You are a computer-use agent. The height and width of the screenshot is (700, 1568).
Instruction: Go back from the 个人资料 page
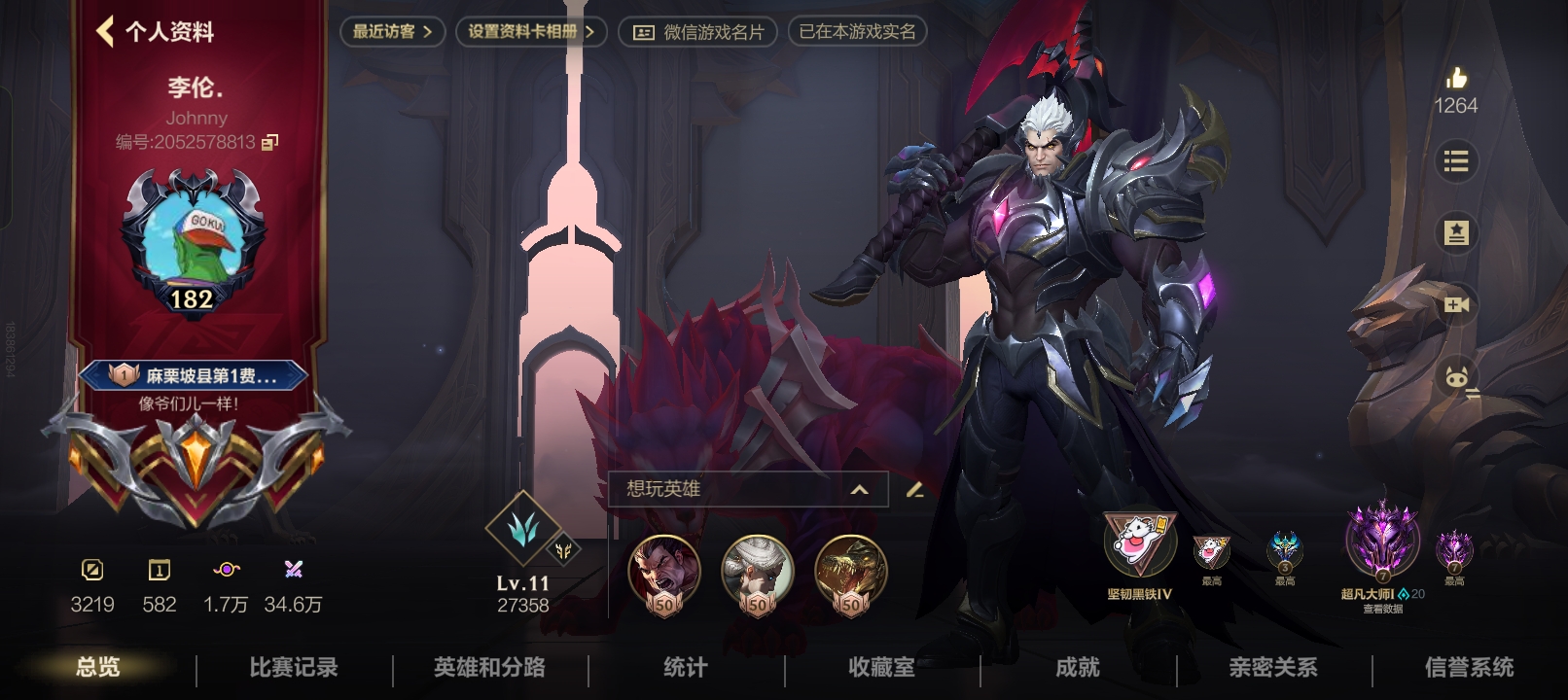(106, 31)
